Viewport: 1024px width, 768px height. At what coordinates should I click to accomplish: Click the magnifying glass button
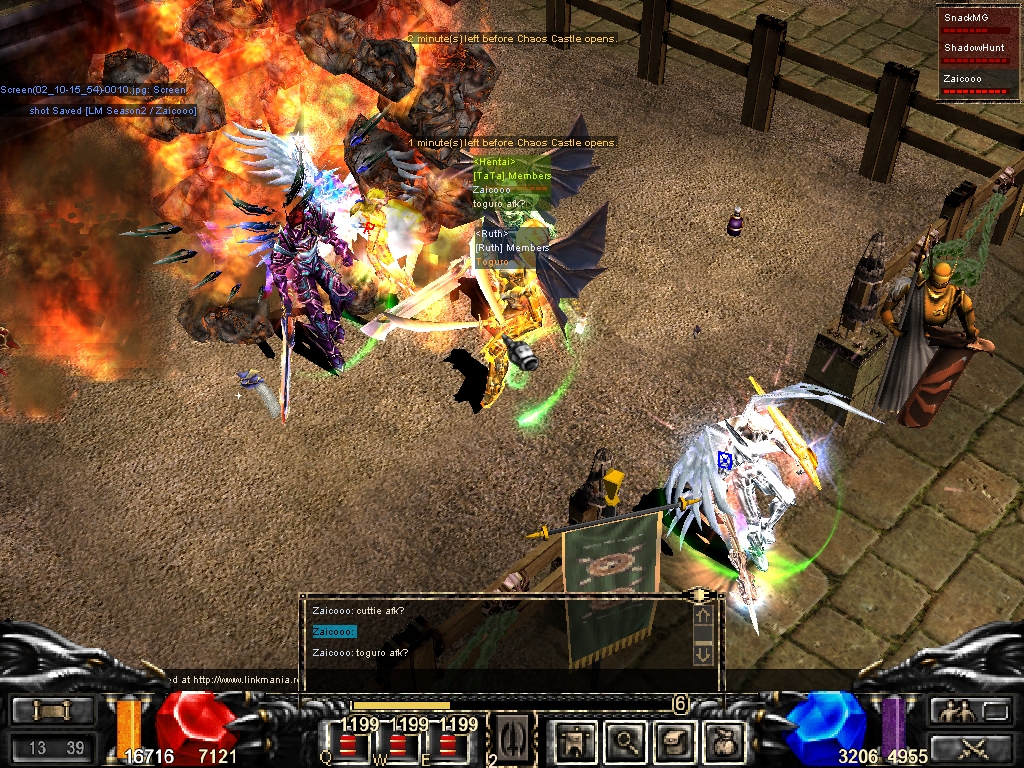(626, 740)
